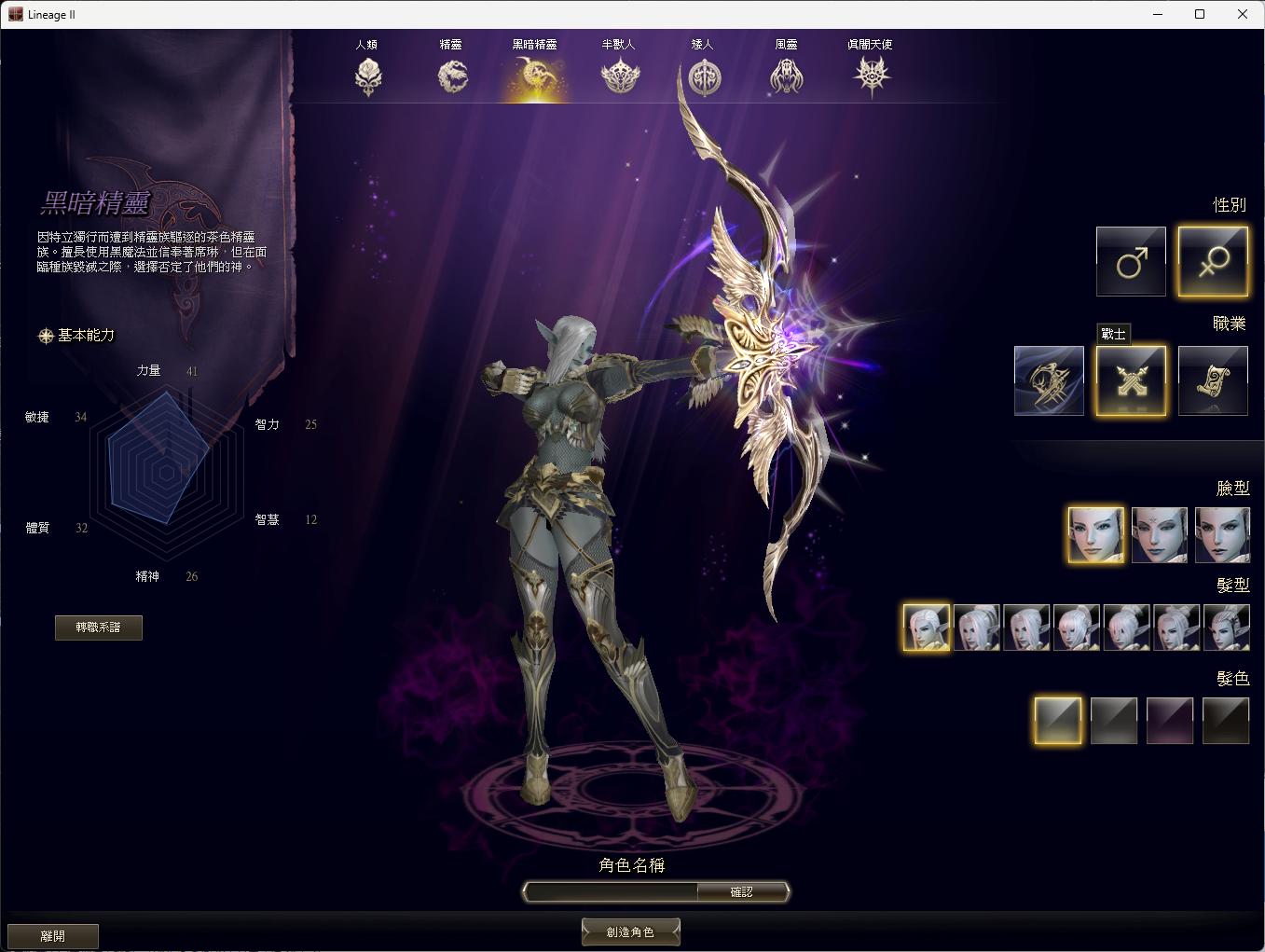Choose the scroll class icon
Viewport: 1265px width, 952px height.
(1213, 380)
